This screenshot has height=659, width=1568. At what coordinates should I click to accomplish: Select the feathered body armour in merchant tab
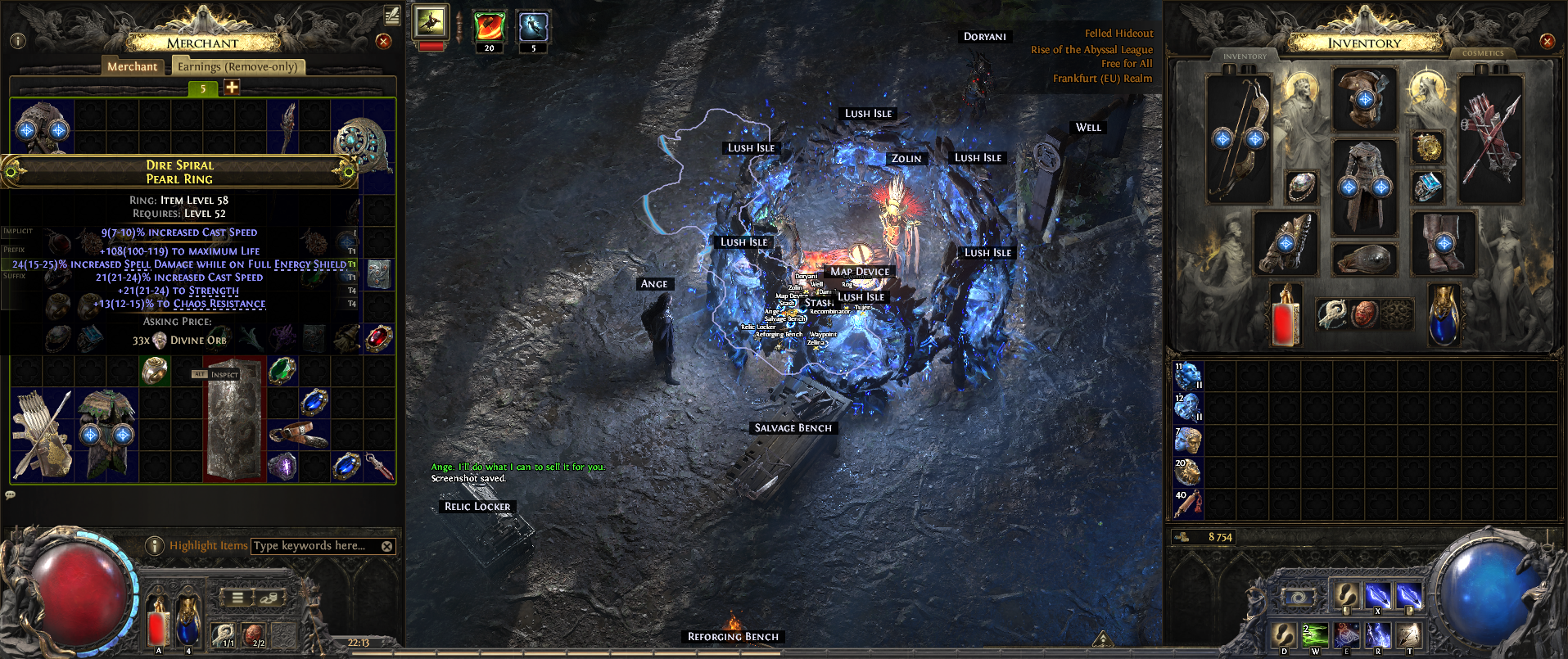coord(106,434)
